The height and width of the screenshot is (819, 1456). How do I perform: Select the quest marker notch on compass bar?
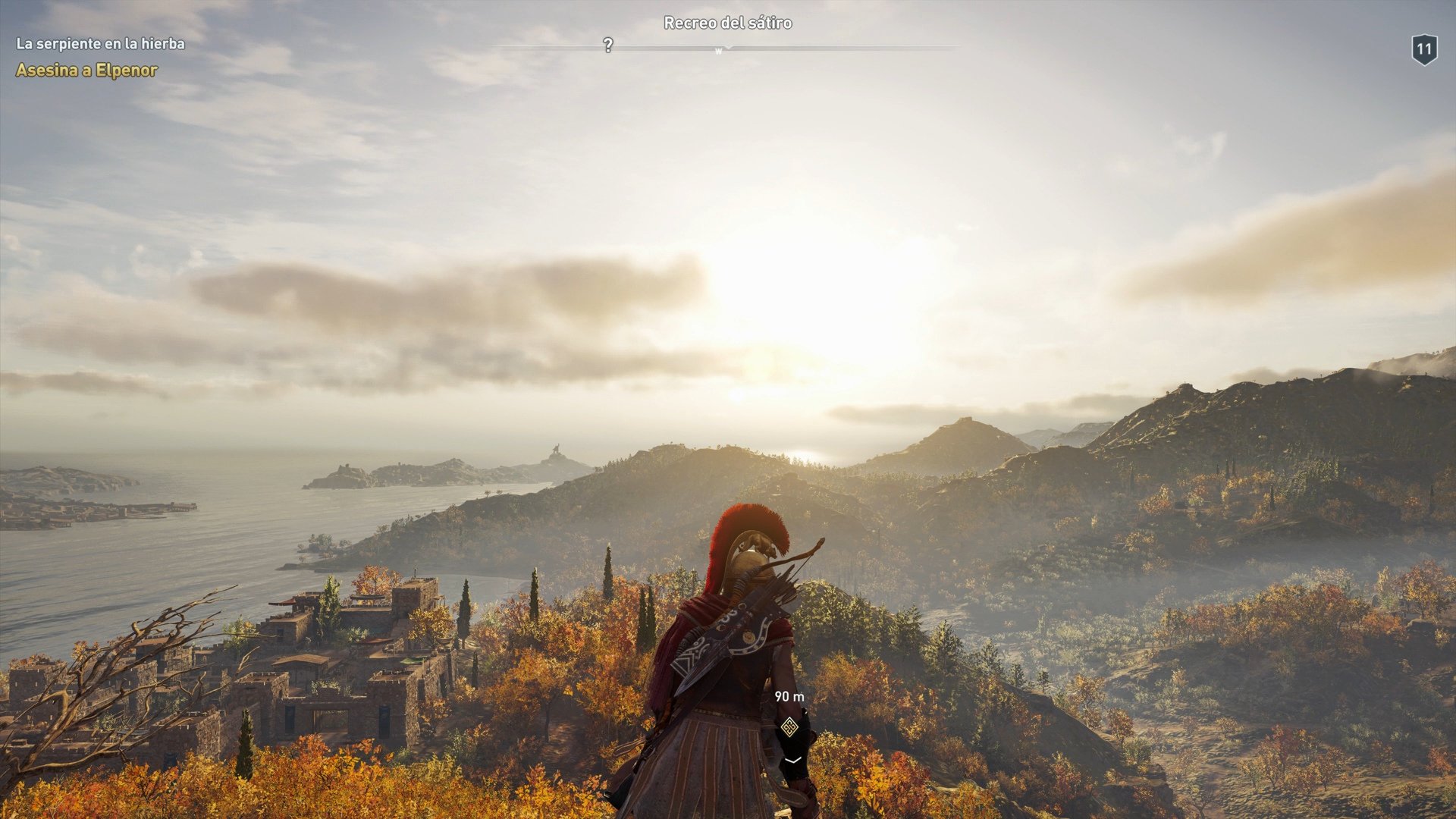coord(730,47)
